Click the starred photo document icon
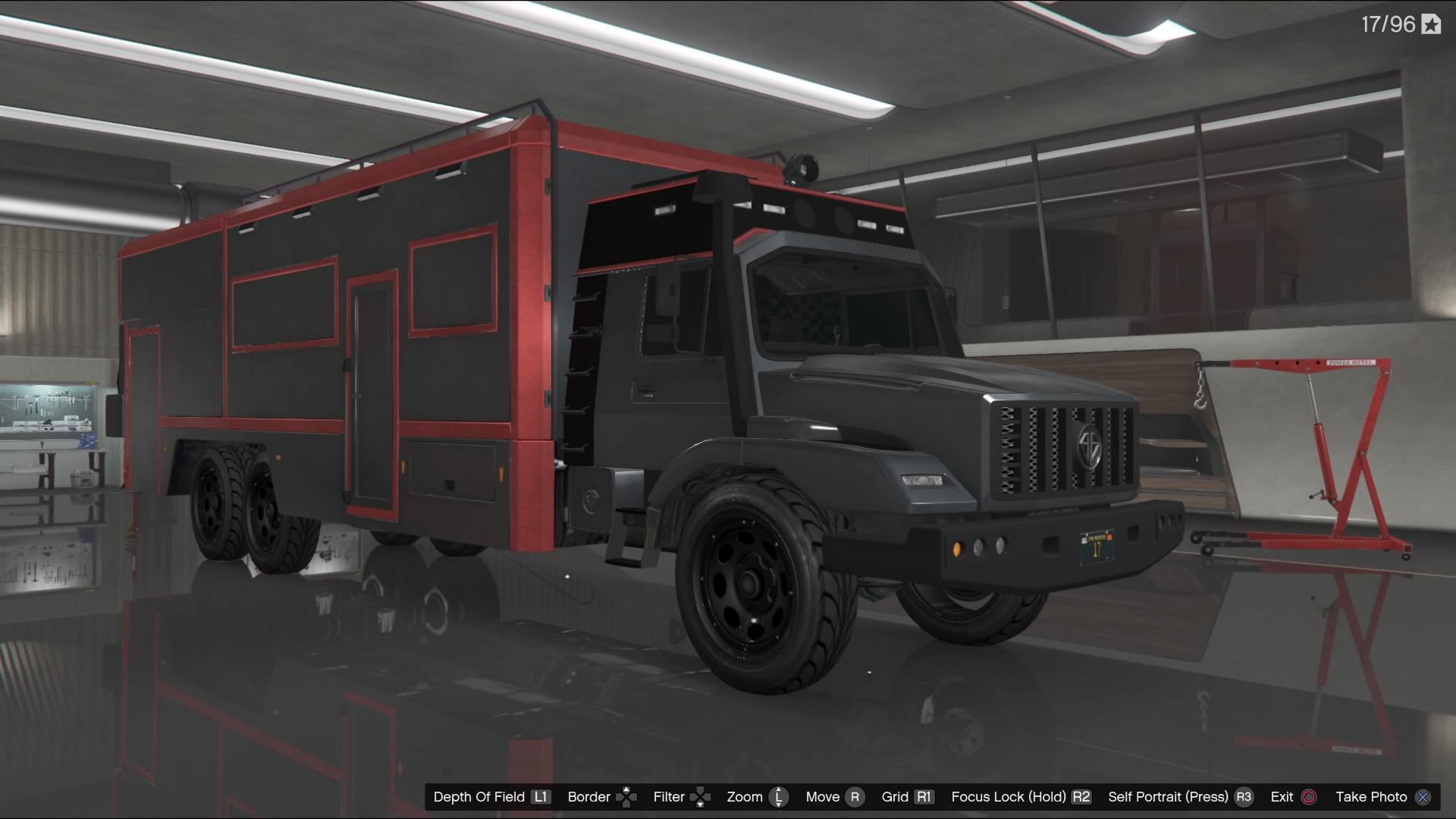1456x819 pixels. point(1431,23)
